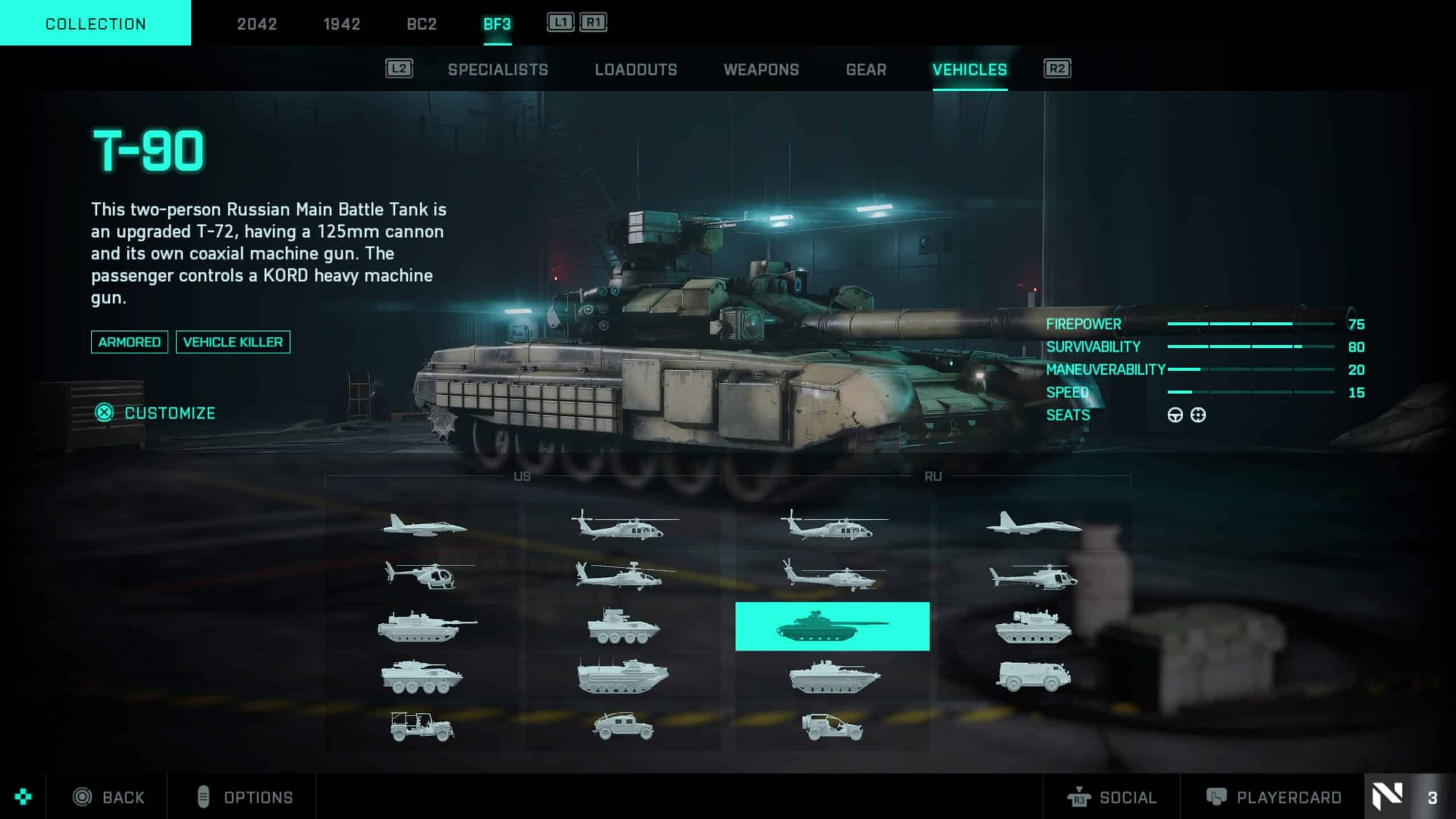Expand the L2 category selector
1456x819 pixels.
[400, 69]
